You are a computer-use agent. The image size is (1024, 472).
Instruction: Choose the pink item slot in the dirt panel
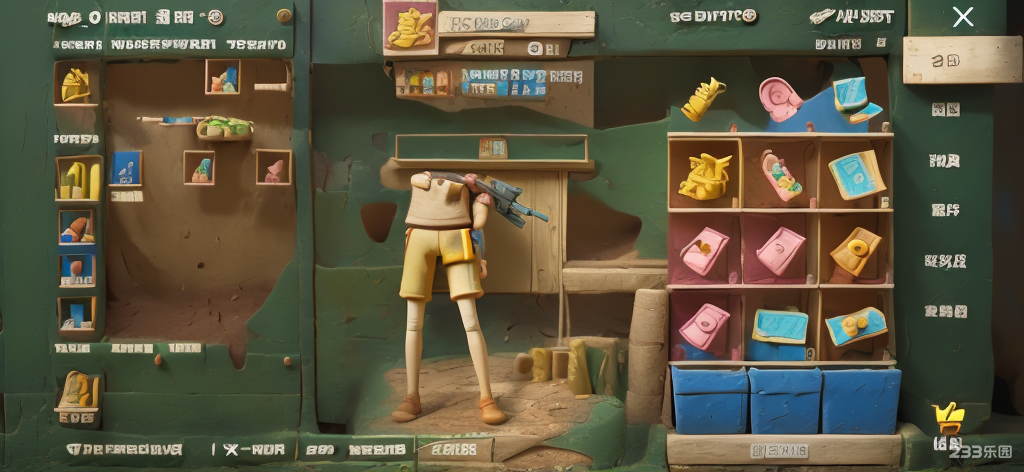point(273,168)
